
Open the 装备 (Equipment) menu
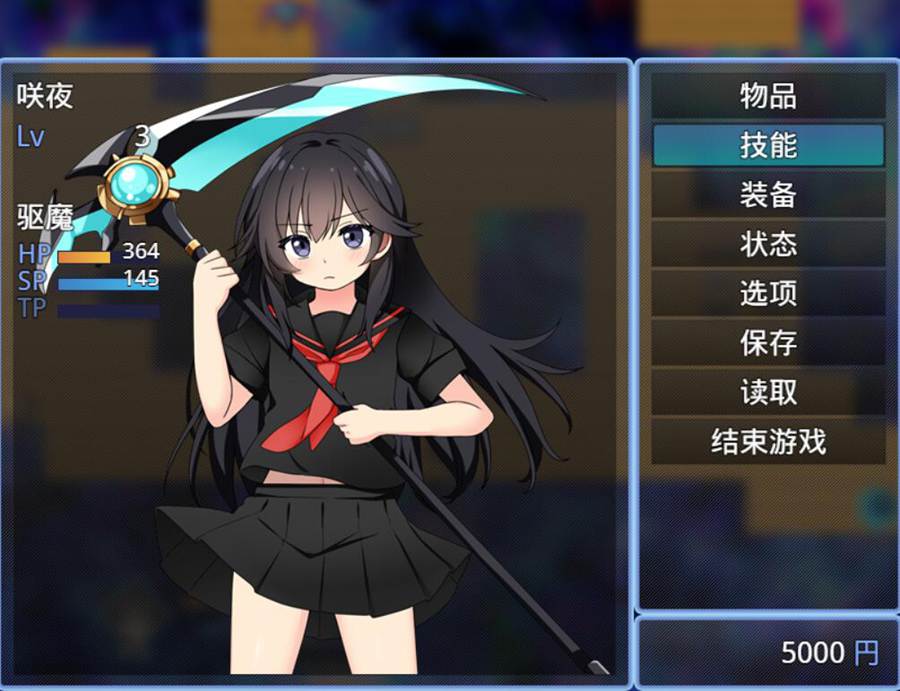tap(768, 194)
